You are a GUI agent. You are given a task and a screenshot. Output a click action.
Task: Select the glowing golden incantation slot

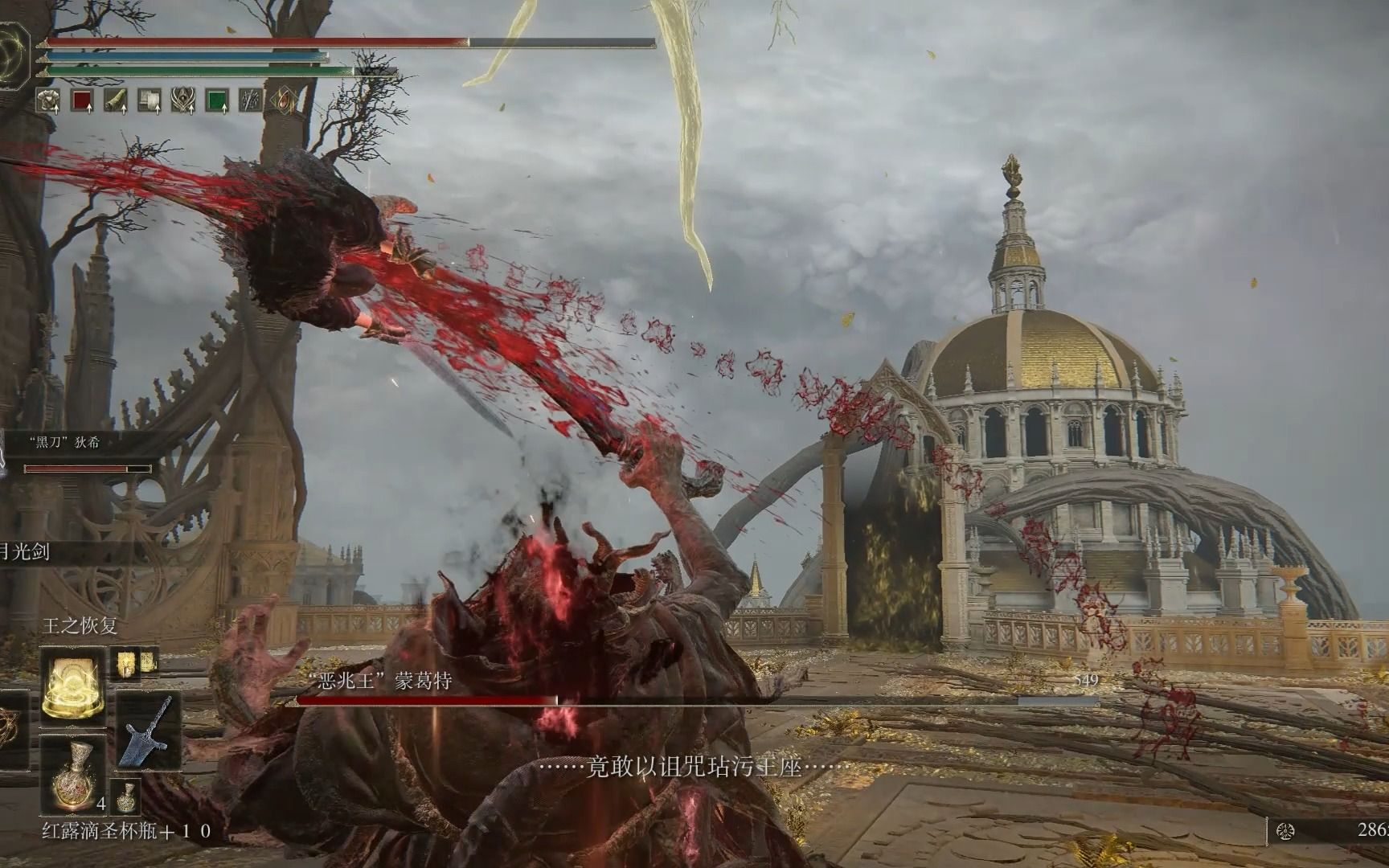click(73, 686)
